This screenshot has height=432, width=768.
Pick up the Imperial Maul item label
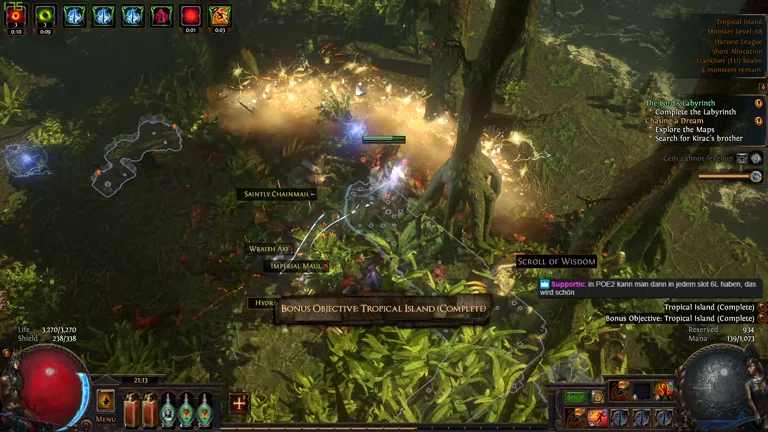pos(298,266)
